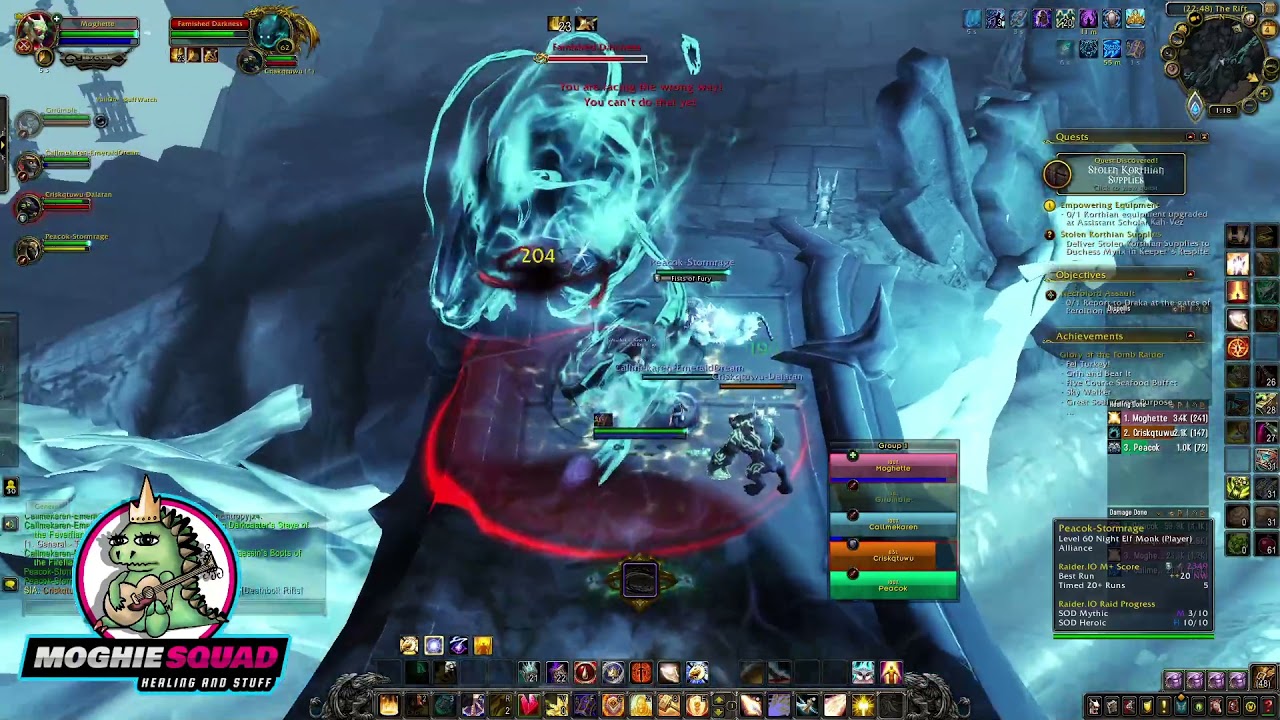Viewport: 1280px width, 720px height.
Task: Open the backpack on the bag bar
Action: coord(1263,678)
